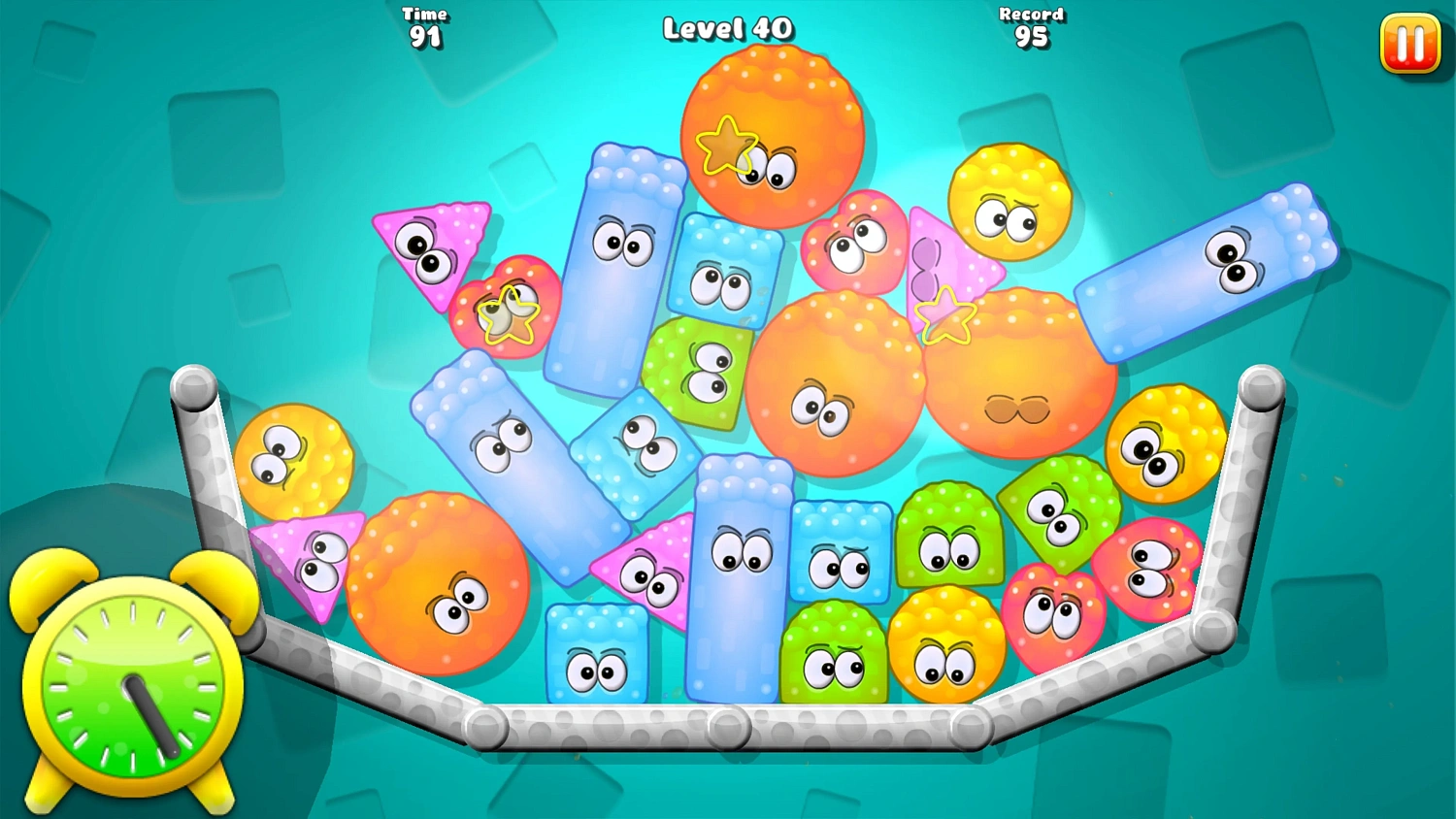Screen dimensions: 1456x819
Task: Select the Record score showing 95
Action: (1031, 24)
